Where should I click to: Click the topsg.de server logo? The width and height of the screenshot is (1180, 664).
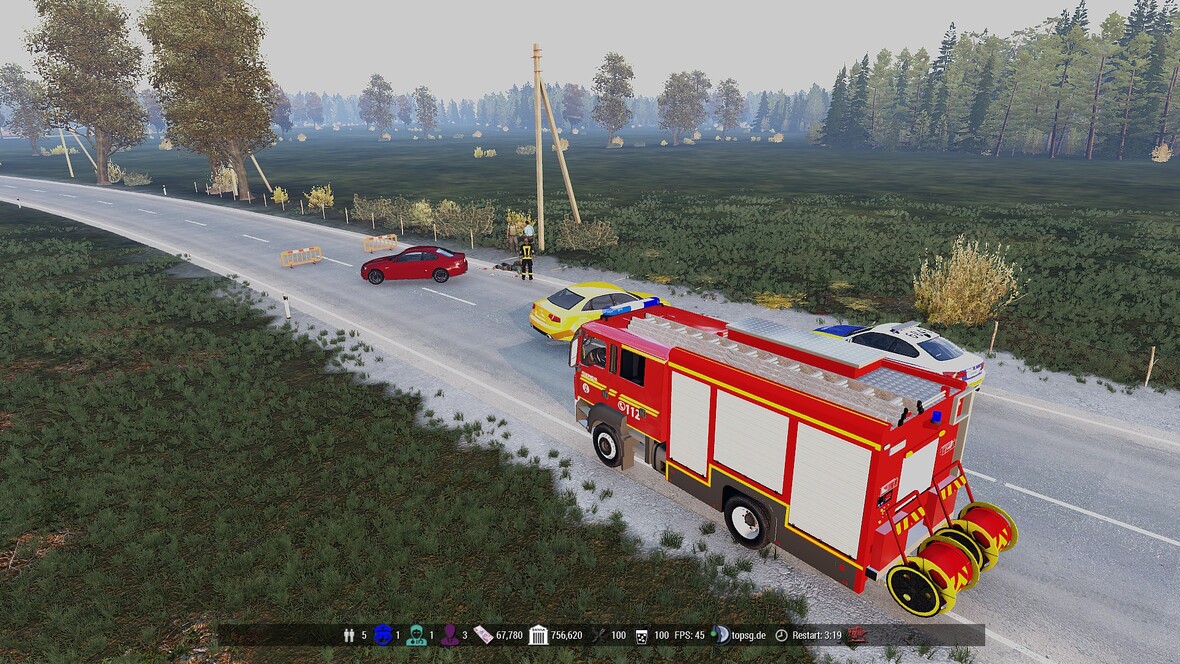719,635
